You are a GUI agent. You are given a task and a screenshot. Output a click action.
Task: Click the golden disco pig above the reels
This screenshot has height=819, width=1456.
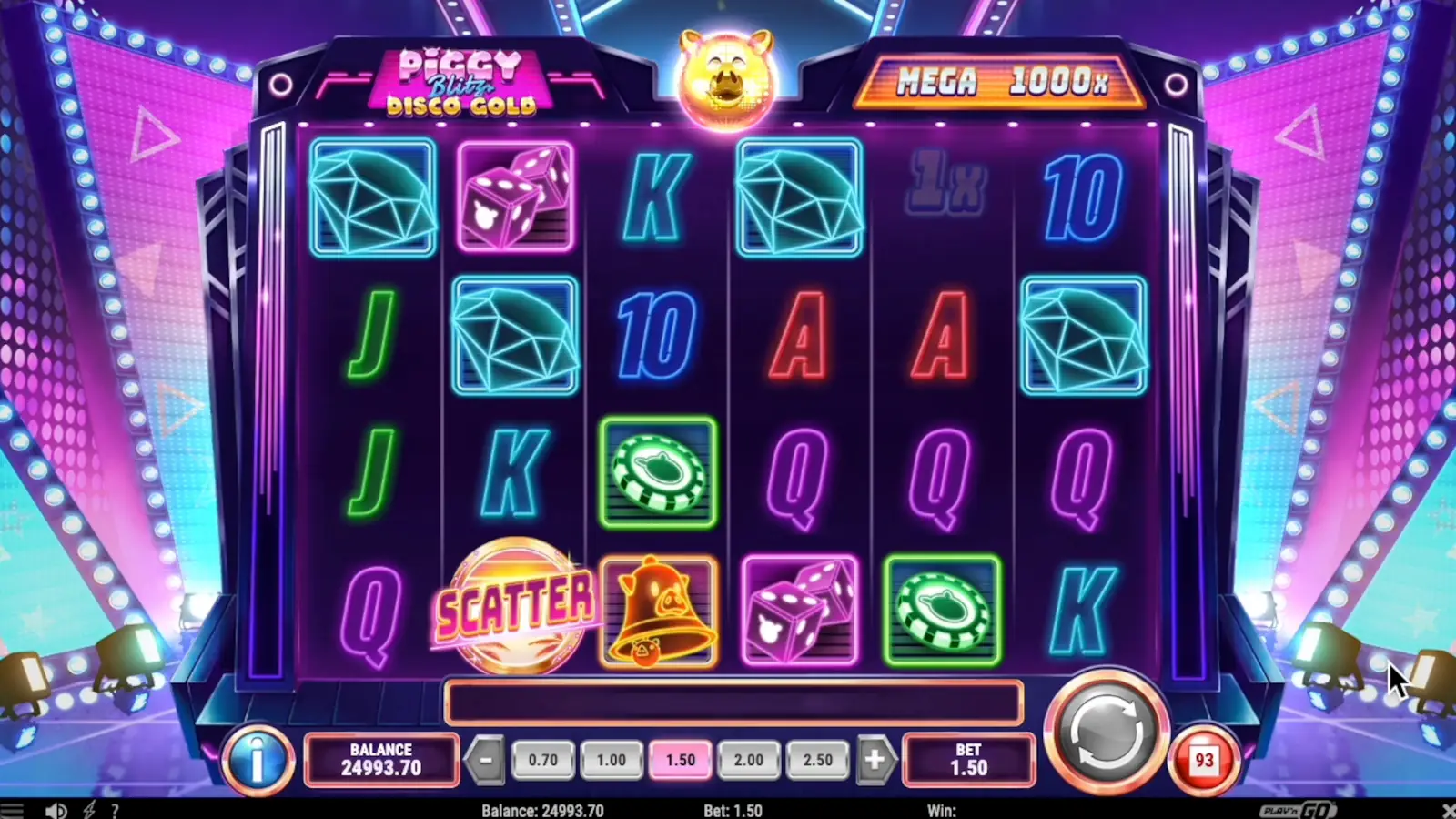pos(725,80)
